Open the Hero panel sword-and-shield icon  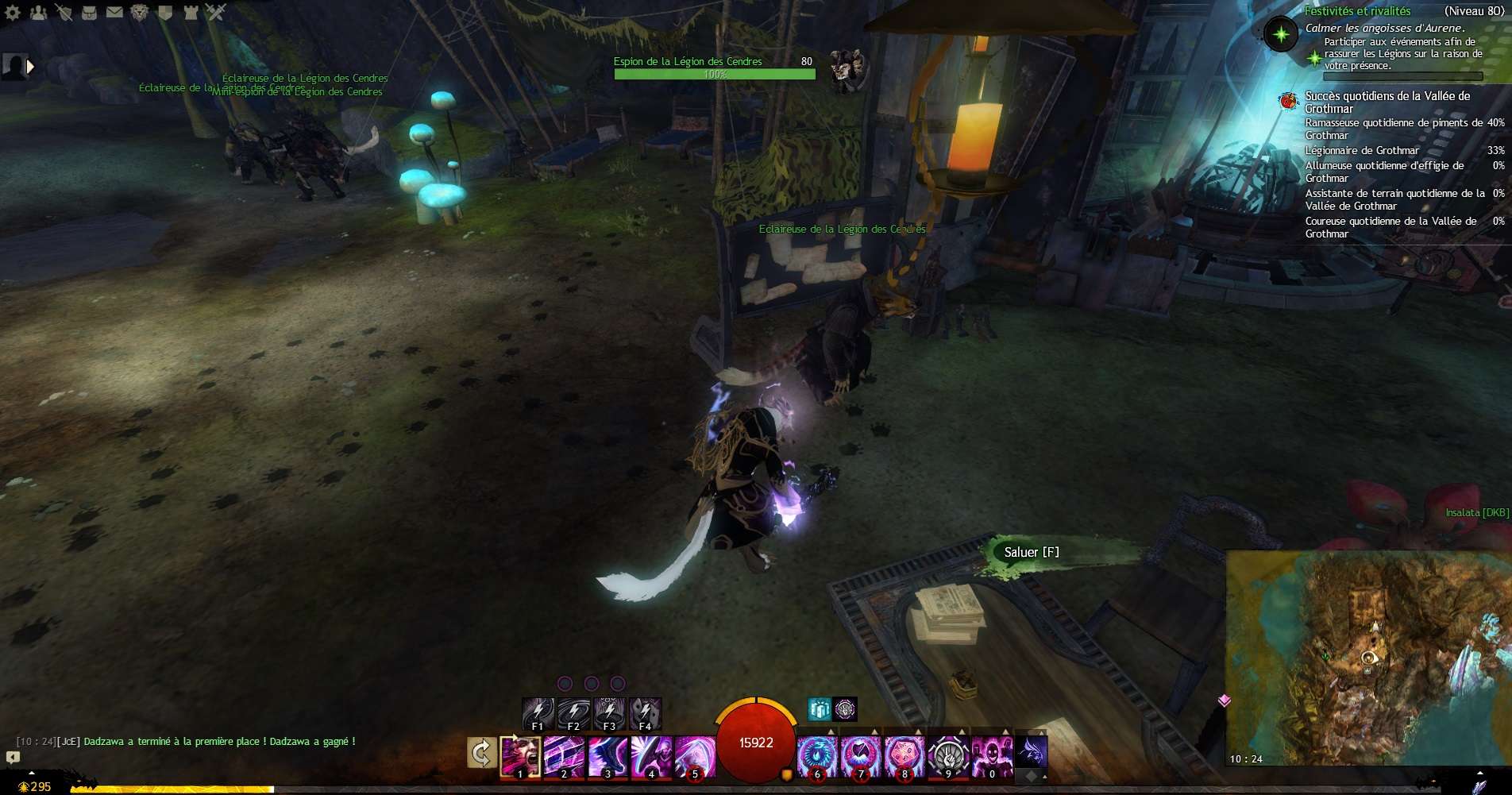(64, 12)
